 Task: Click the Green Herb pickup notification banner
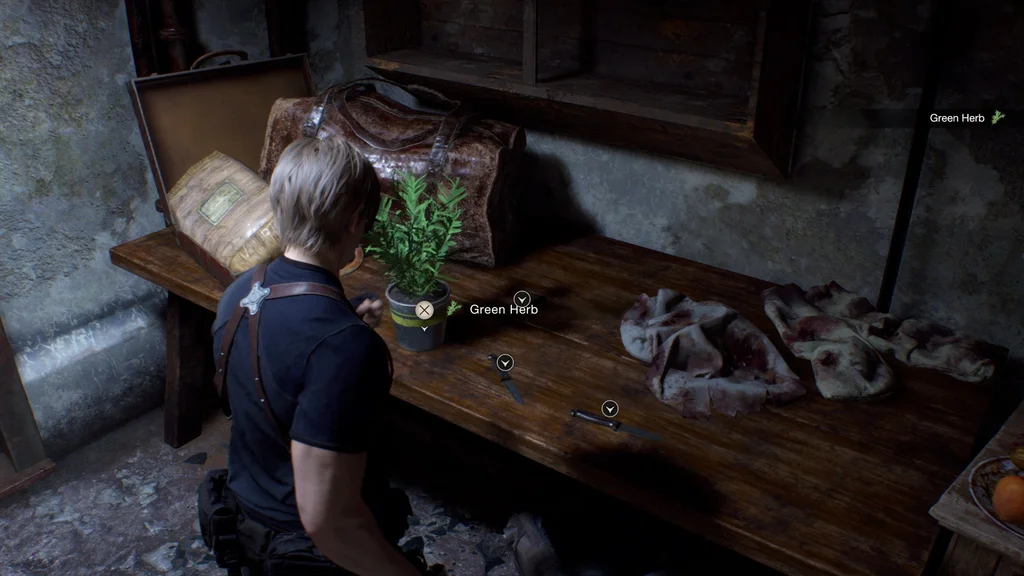[x=965, y=118]
